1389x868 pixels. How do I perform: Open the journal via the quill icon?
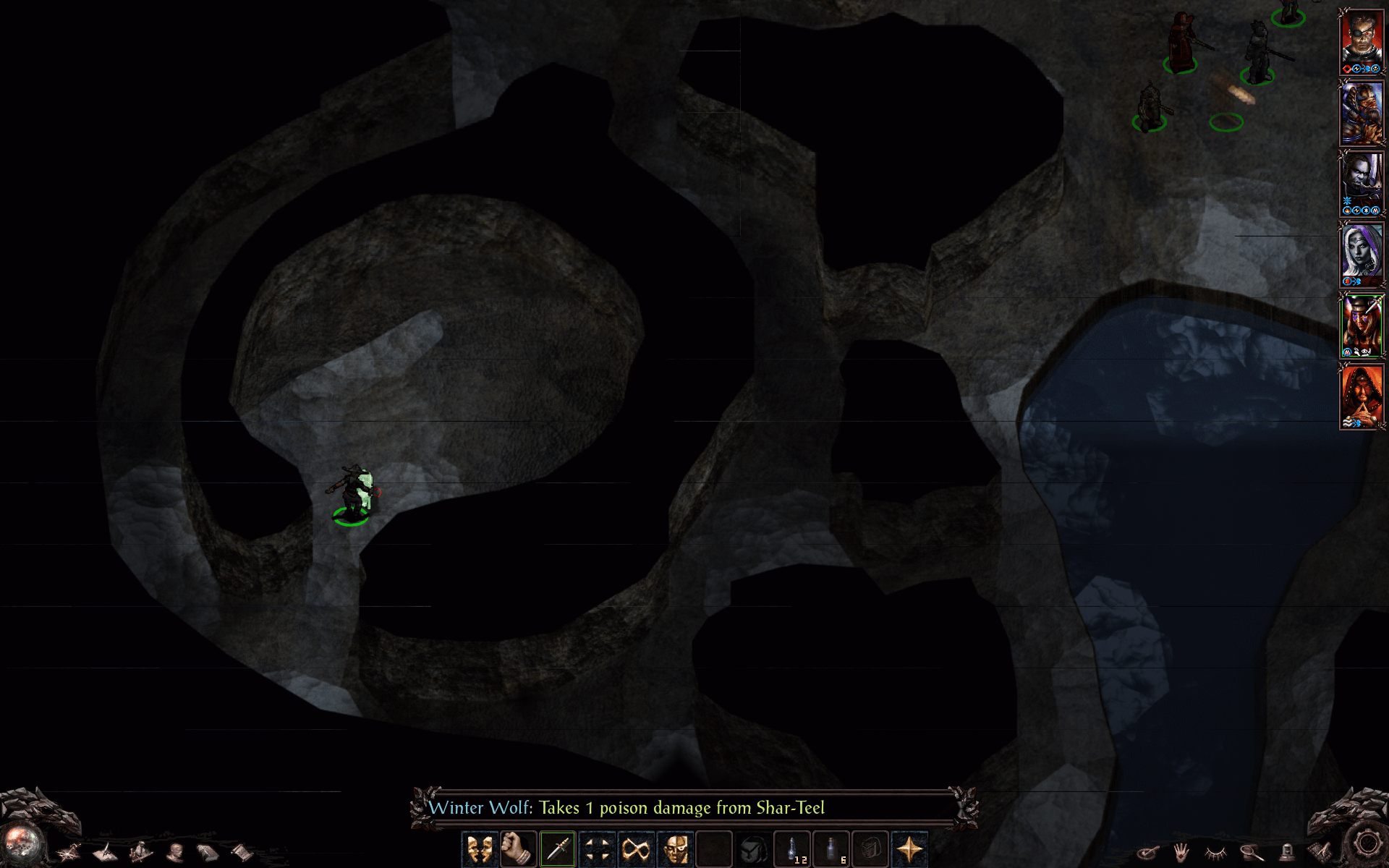(105, 852)
